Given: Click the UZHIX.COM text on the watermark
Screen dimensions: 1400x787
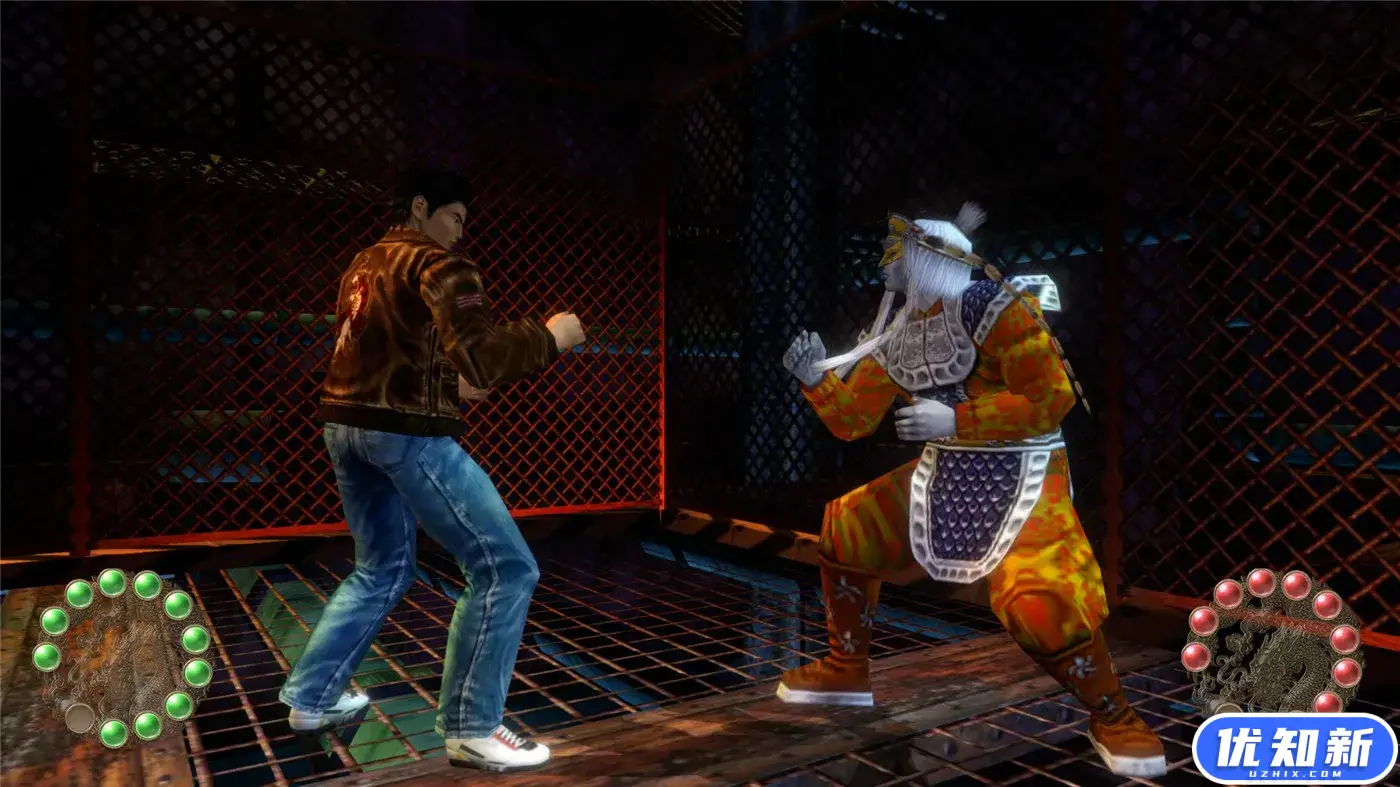Looking at the screenshot, I should [x=1294, y=772].
